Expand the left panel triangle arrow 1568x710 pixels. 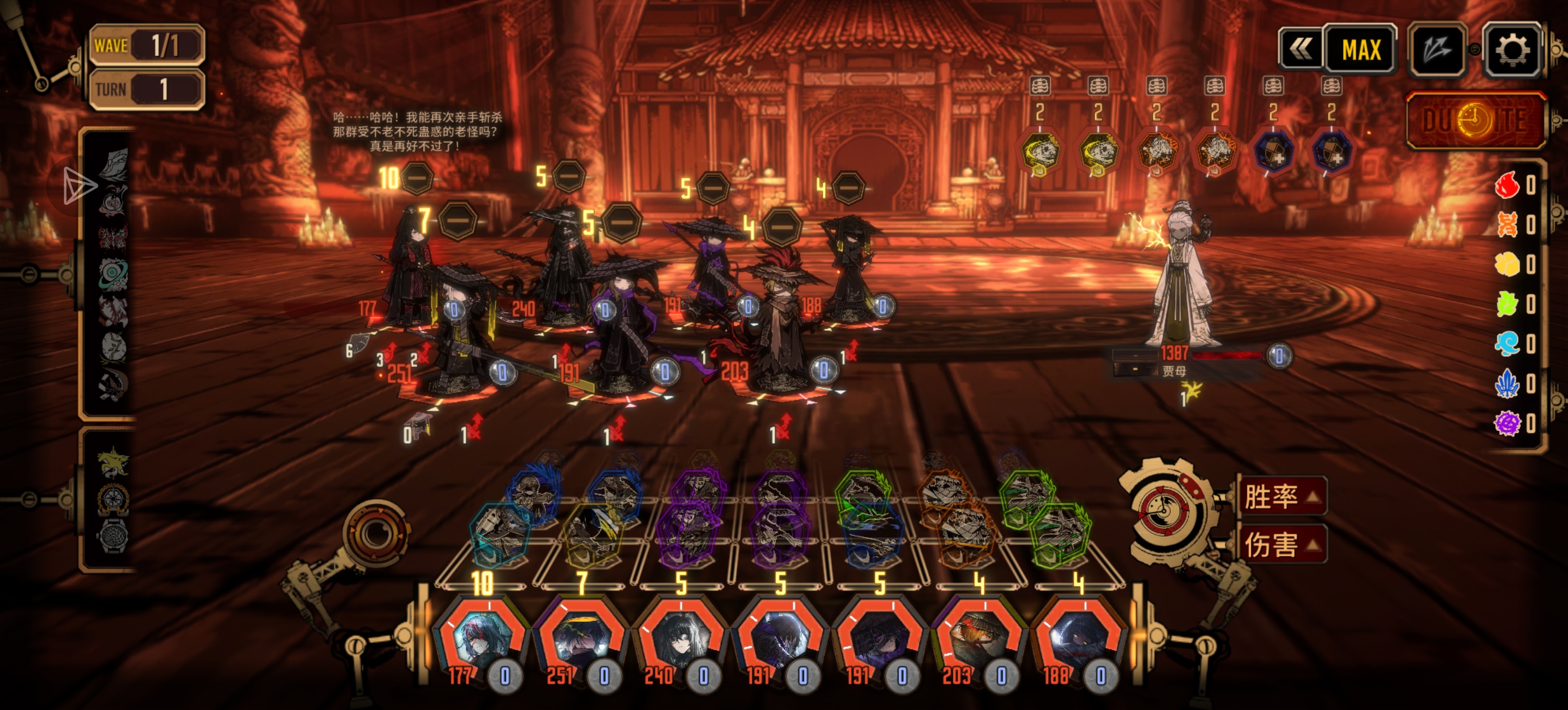[79, 185]
